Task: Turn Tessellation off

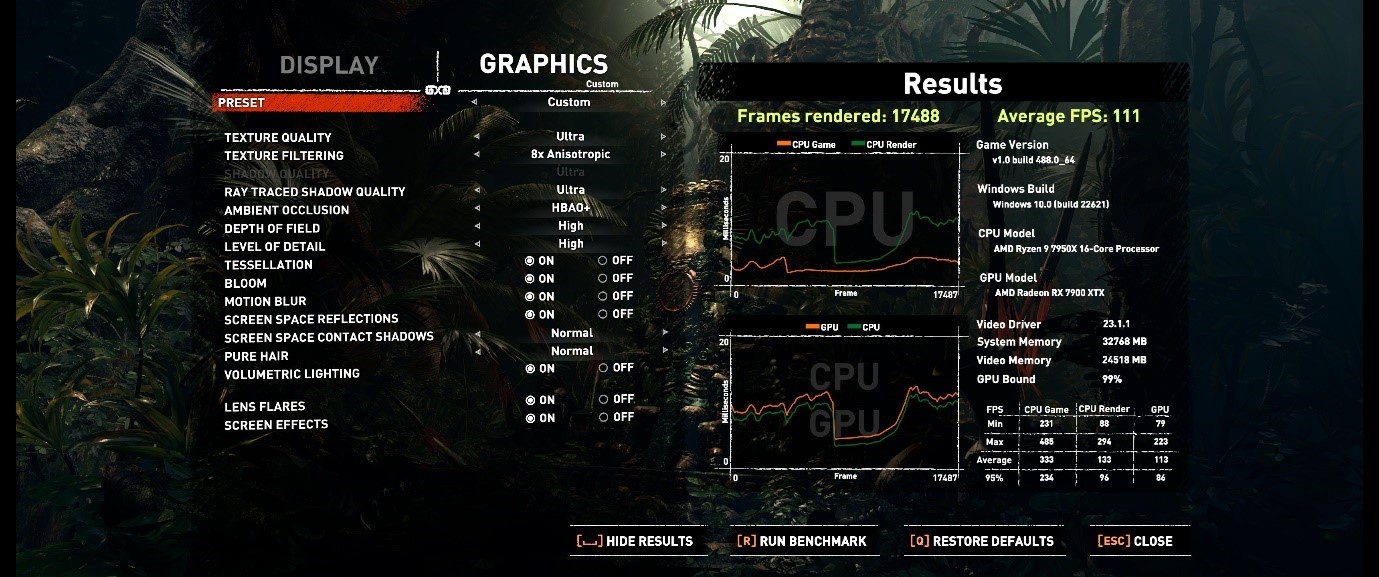Action: (x=603, y=261)
